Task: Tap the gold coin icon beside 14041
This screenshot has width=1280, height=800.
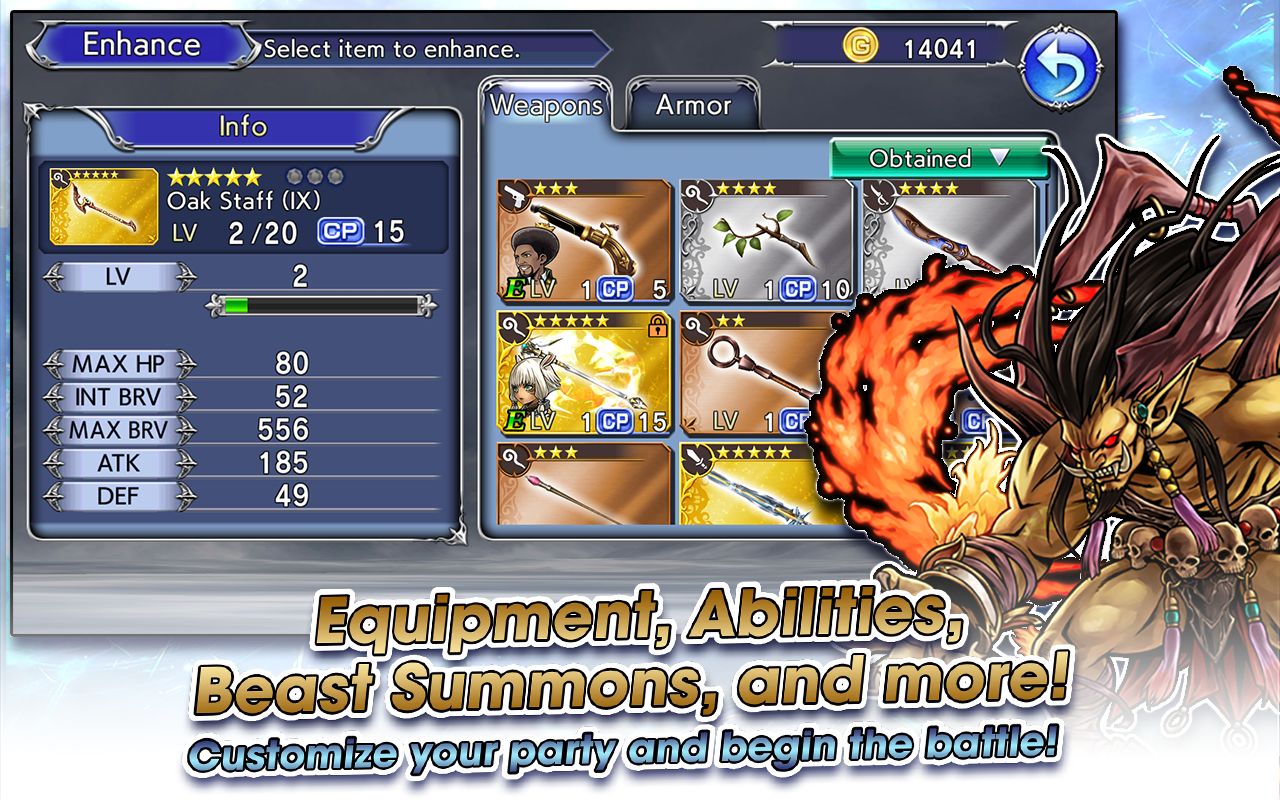Action: 861,44
